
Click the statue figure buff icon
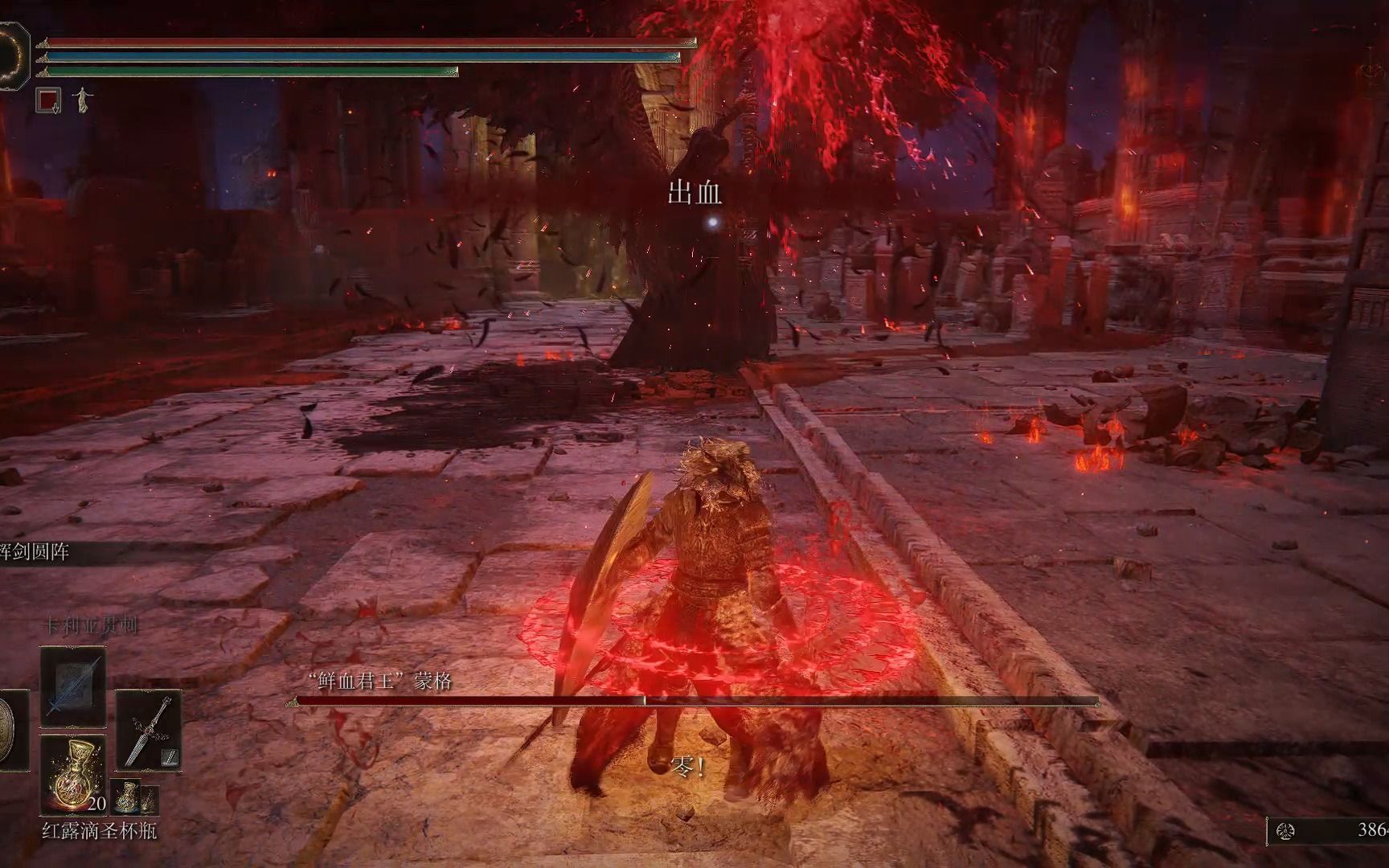(82, 100)
